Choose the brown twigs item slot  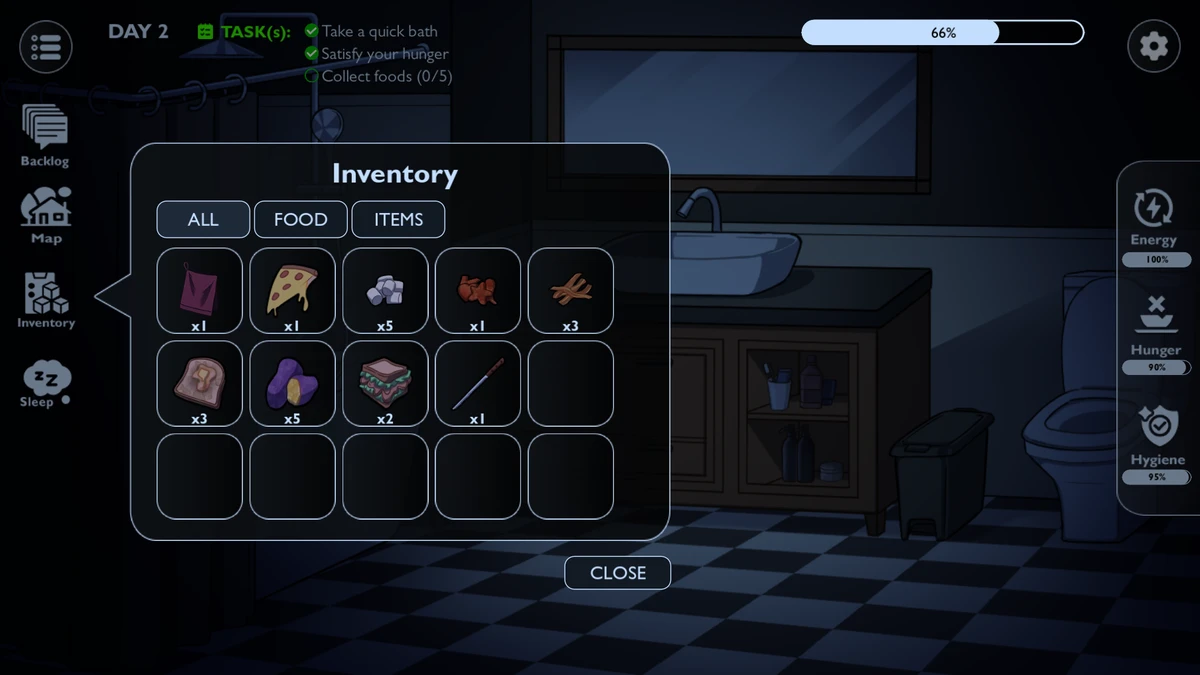(x=570, y=290)
